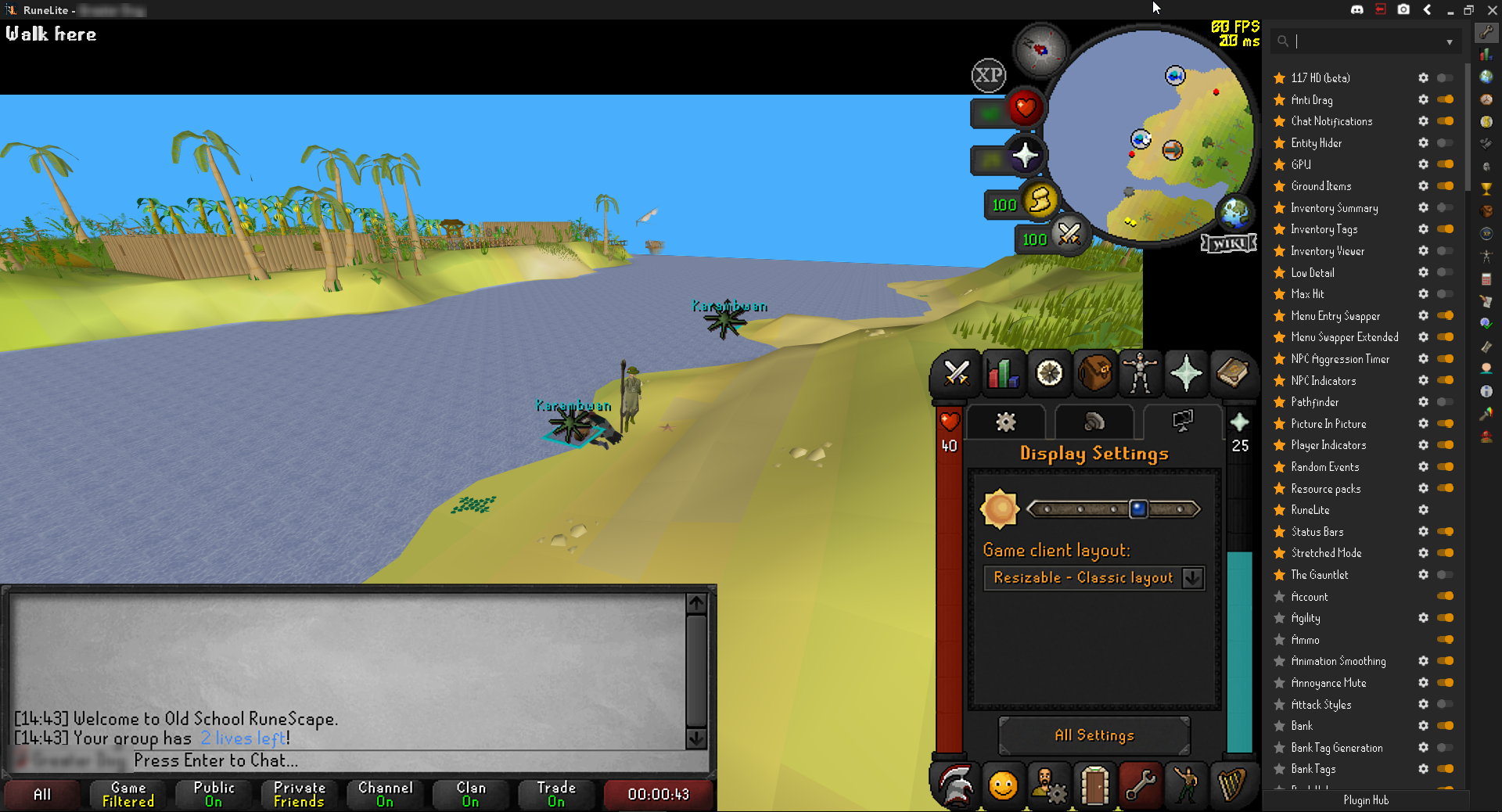The image size is (1502, 812).
Task: Click the logout door icon
Action: [1094, 786]
